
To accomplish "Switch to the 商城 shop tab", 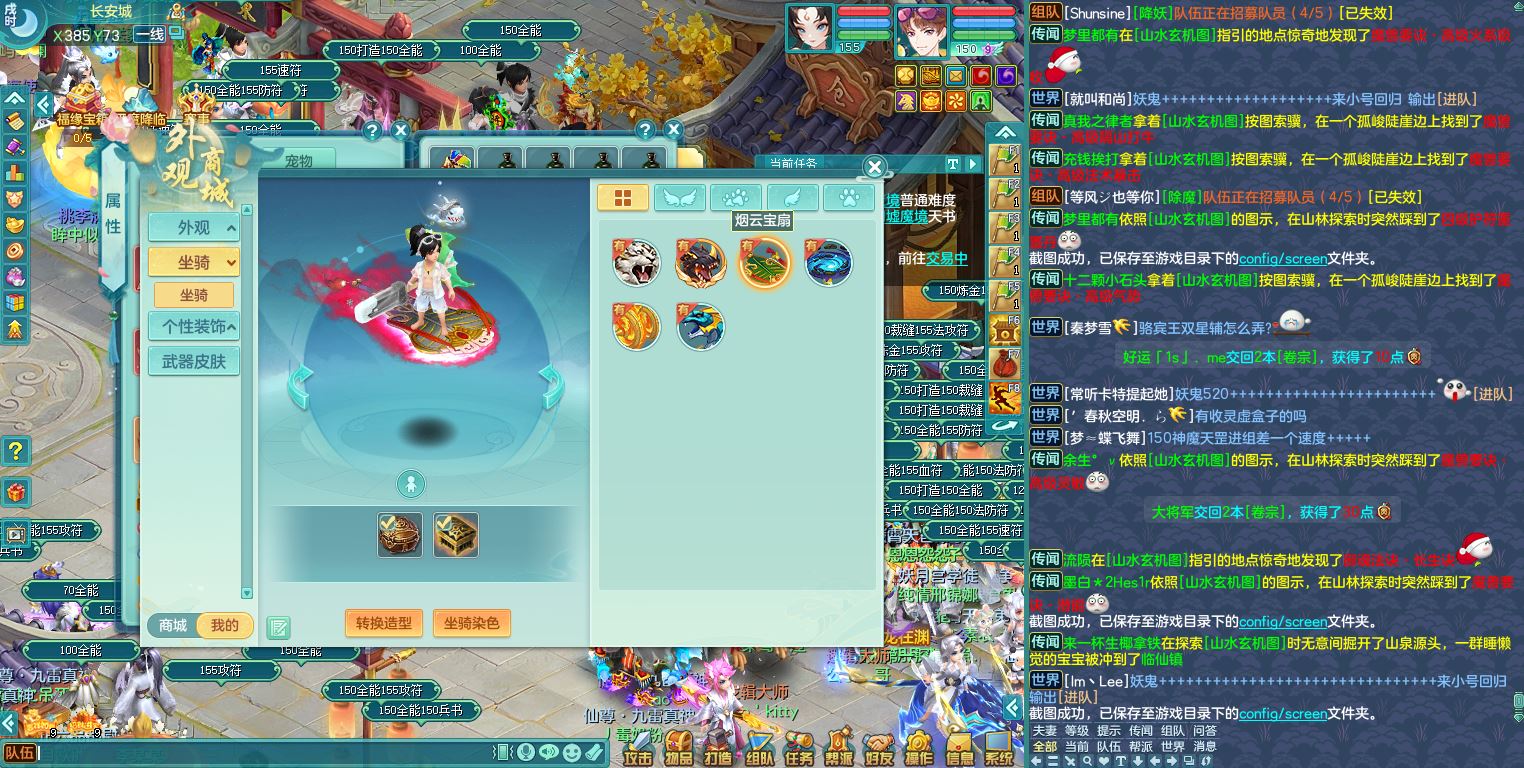I will [173, 626].
